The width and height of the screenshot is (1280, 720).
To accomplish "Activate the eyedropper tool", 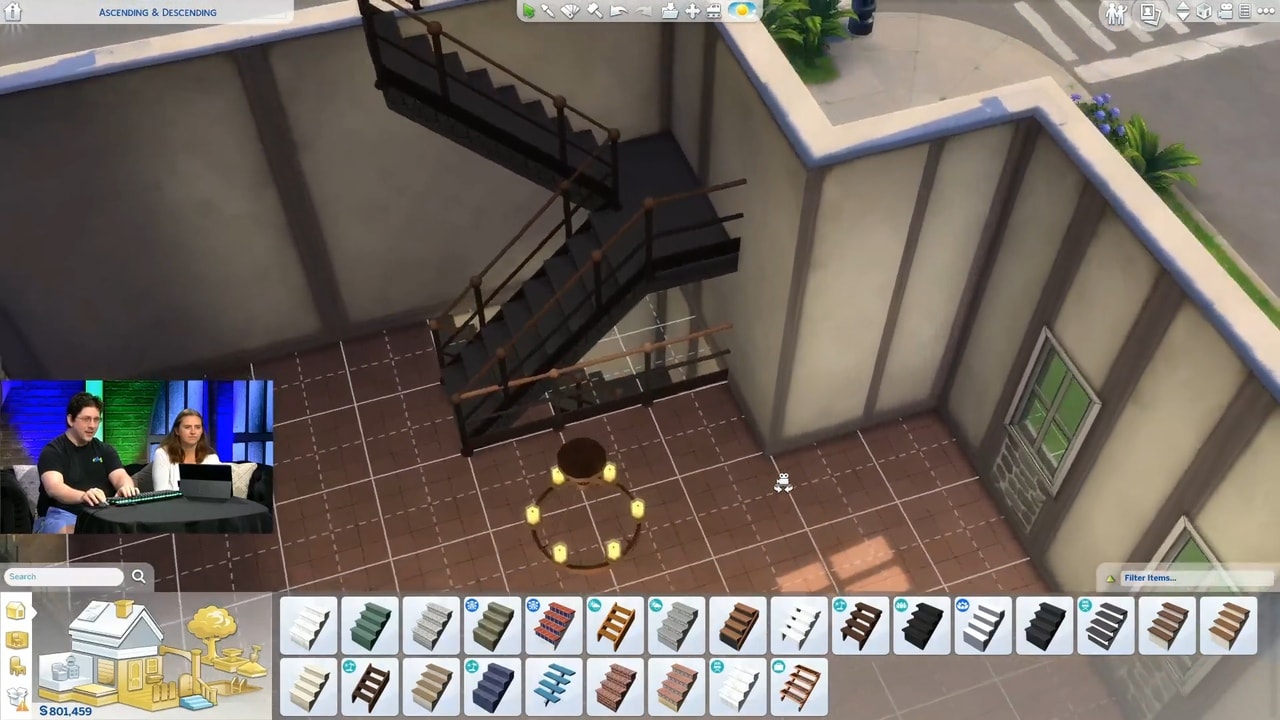I will pos(548,11).
